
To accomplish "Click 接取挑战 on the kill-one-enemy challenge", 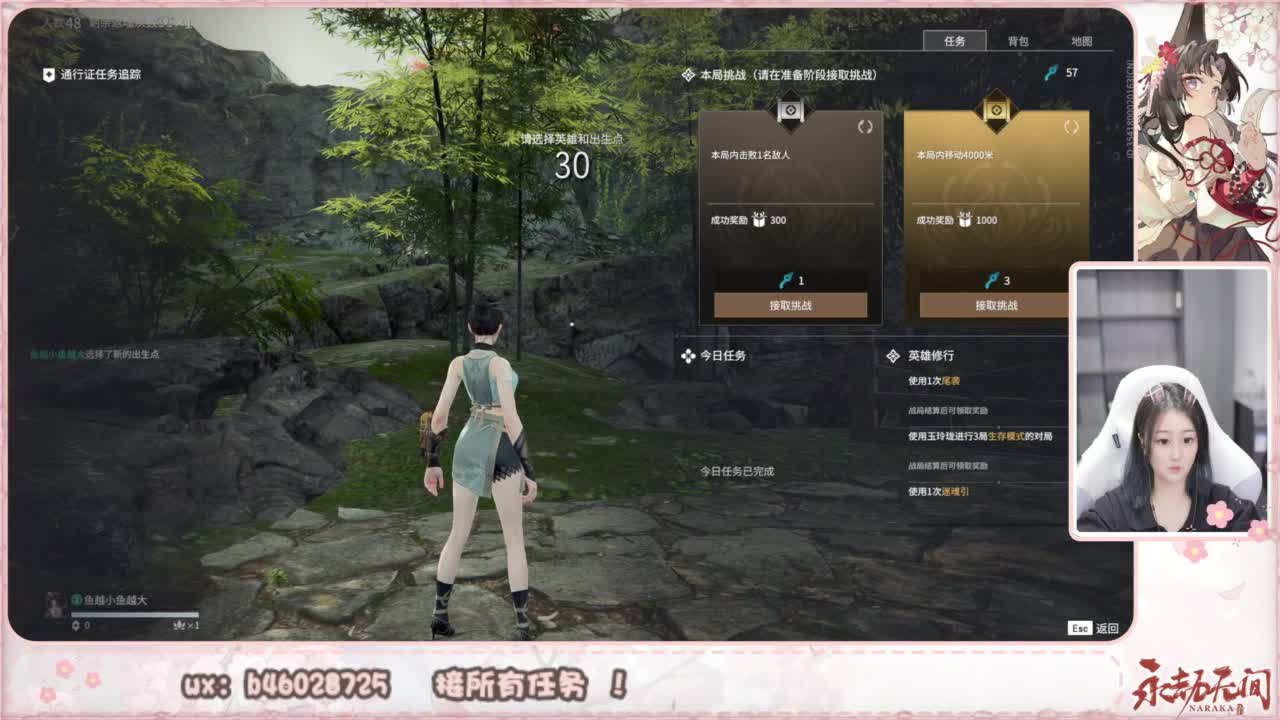I will (791, 307).
